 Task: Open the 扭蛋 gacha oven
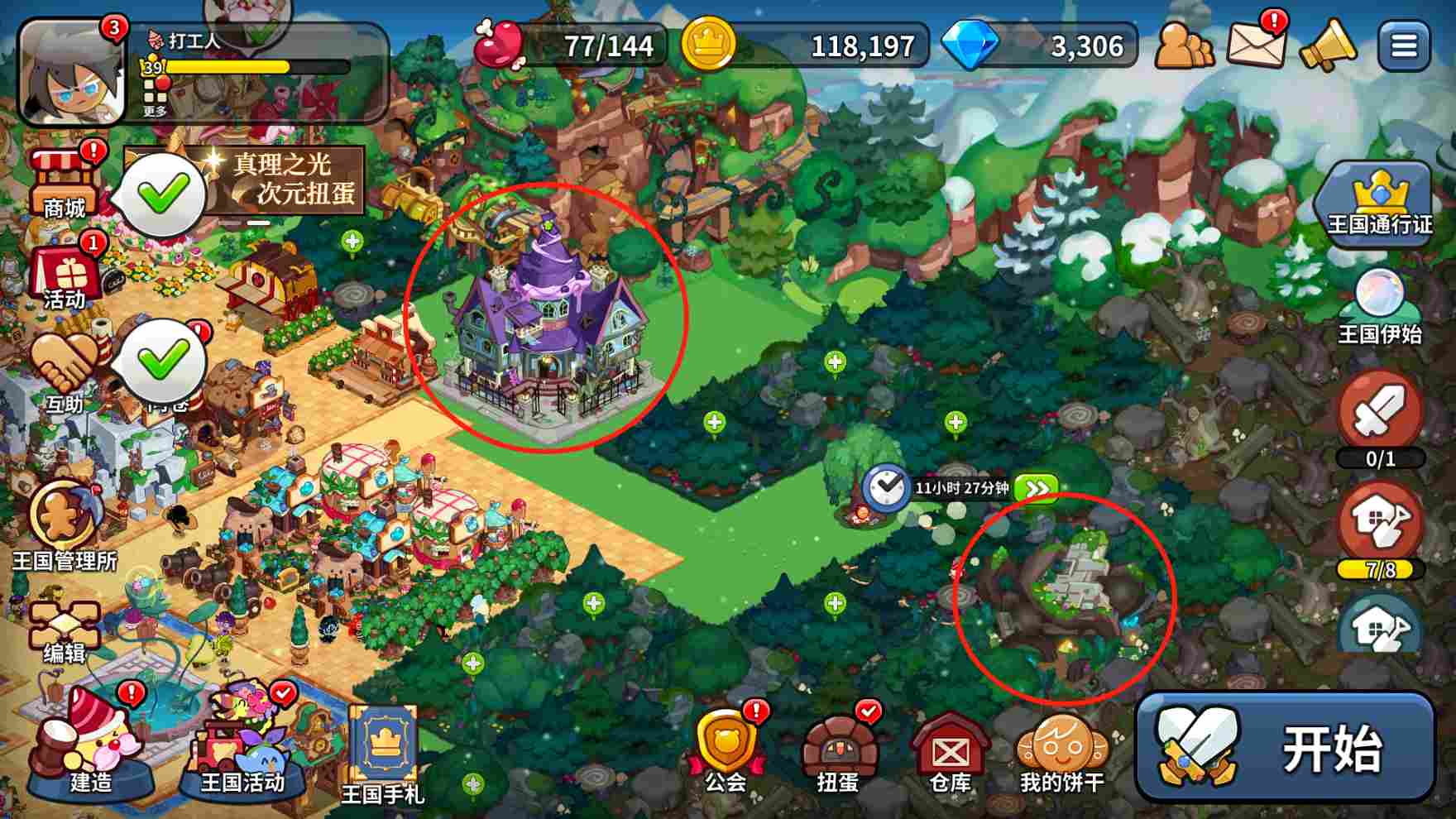(837, 749)
